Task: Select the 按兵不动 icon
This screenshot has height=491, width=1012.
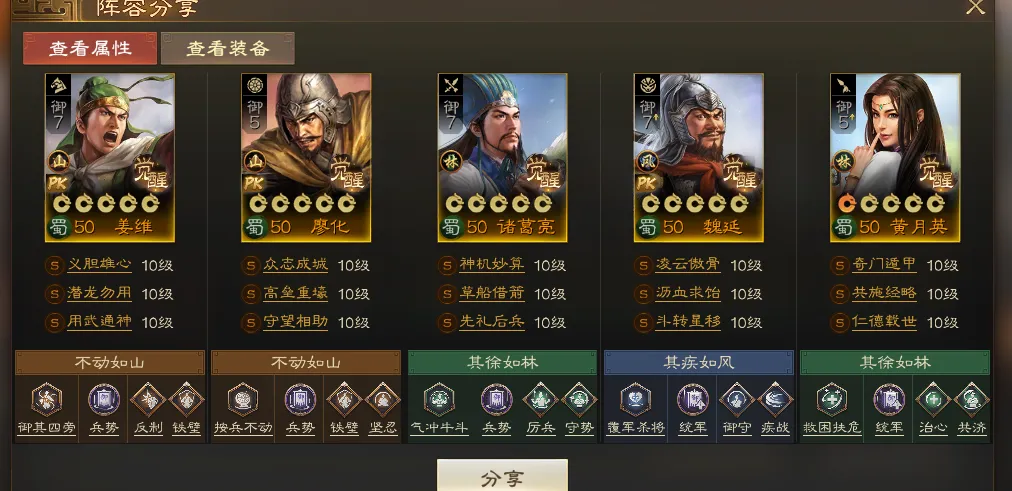Action: (x=242, y=404)
